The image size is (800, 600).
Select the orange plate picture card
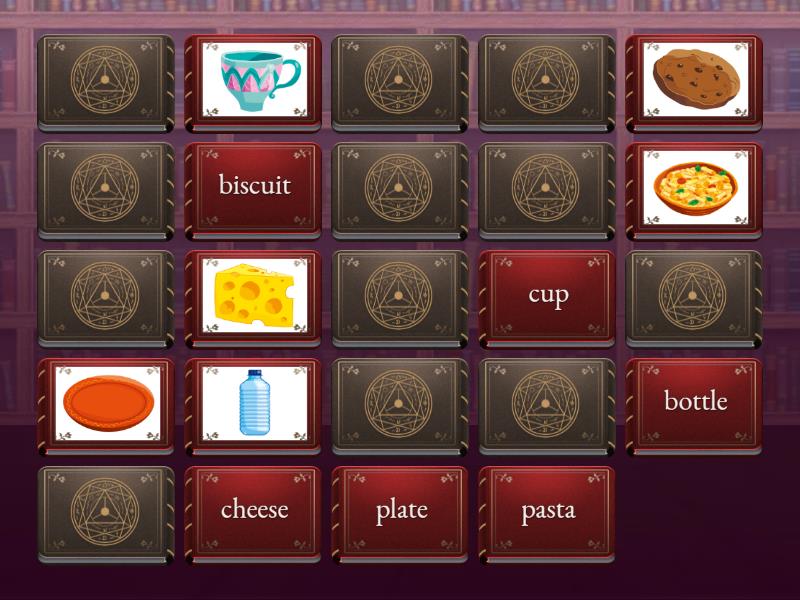point(106,402)
